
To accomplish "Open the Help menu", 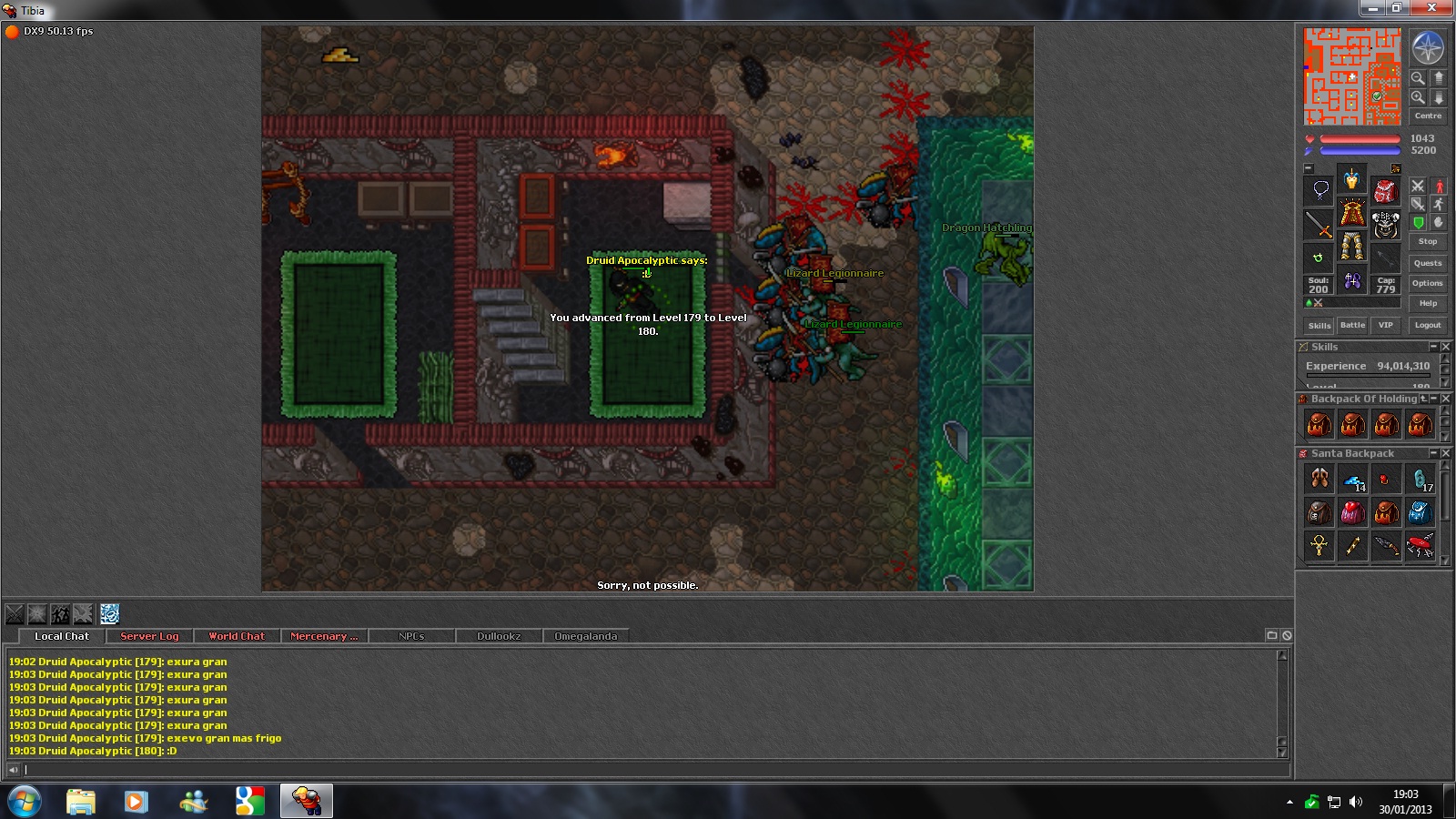I will pyautogui.click(x=1427, y=303).
